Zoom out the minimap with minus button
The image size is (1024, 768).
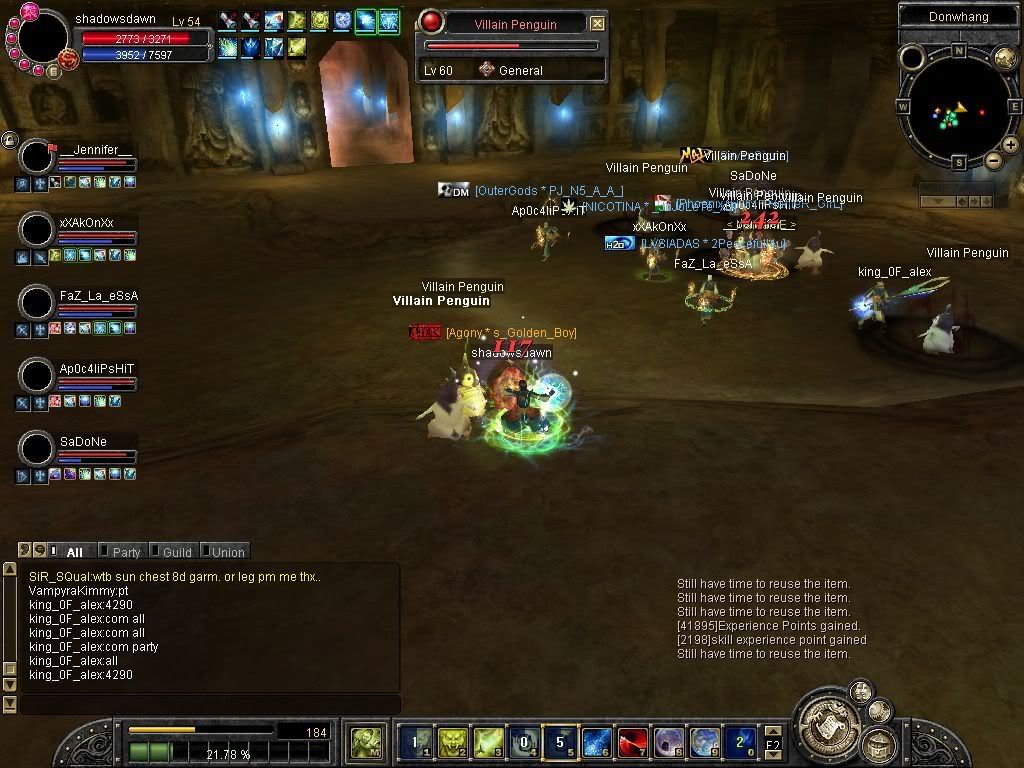click(x=993, y=160)
